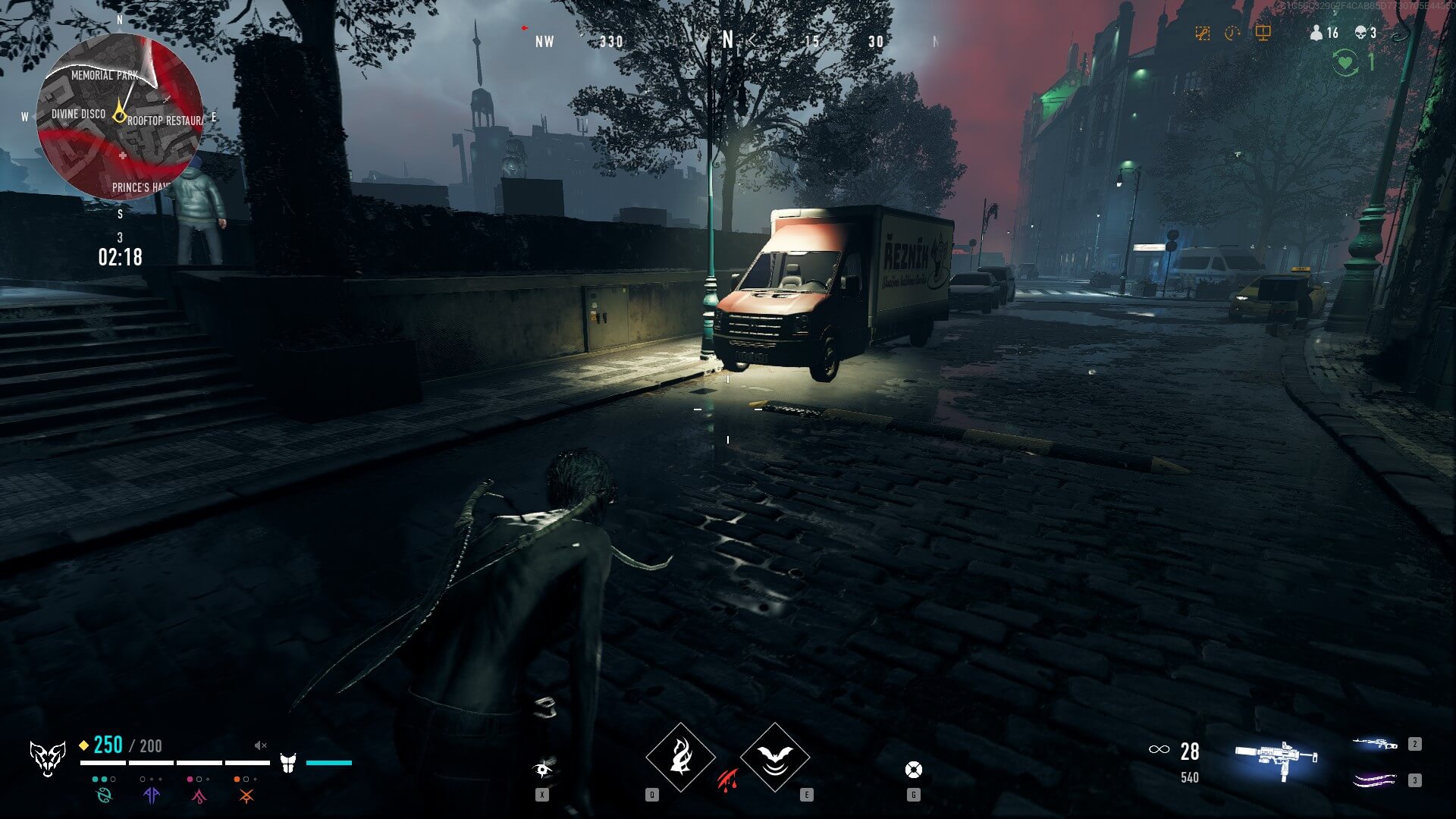Click the purple blood resonance symbol
The height and width of the screenshot is (819, 1456).
click(x=152, y=795)
